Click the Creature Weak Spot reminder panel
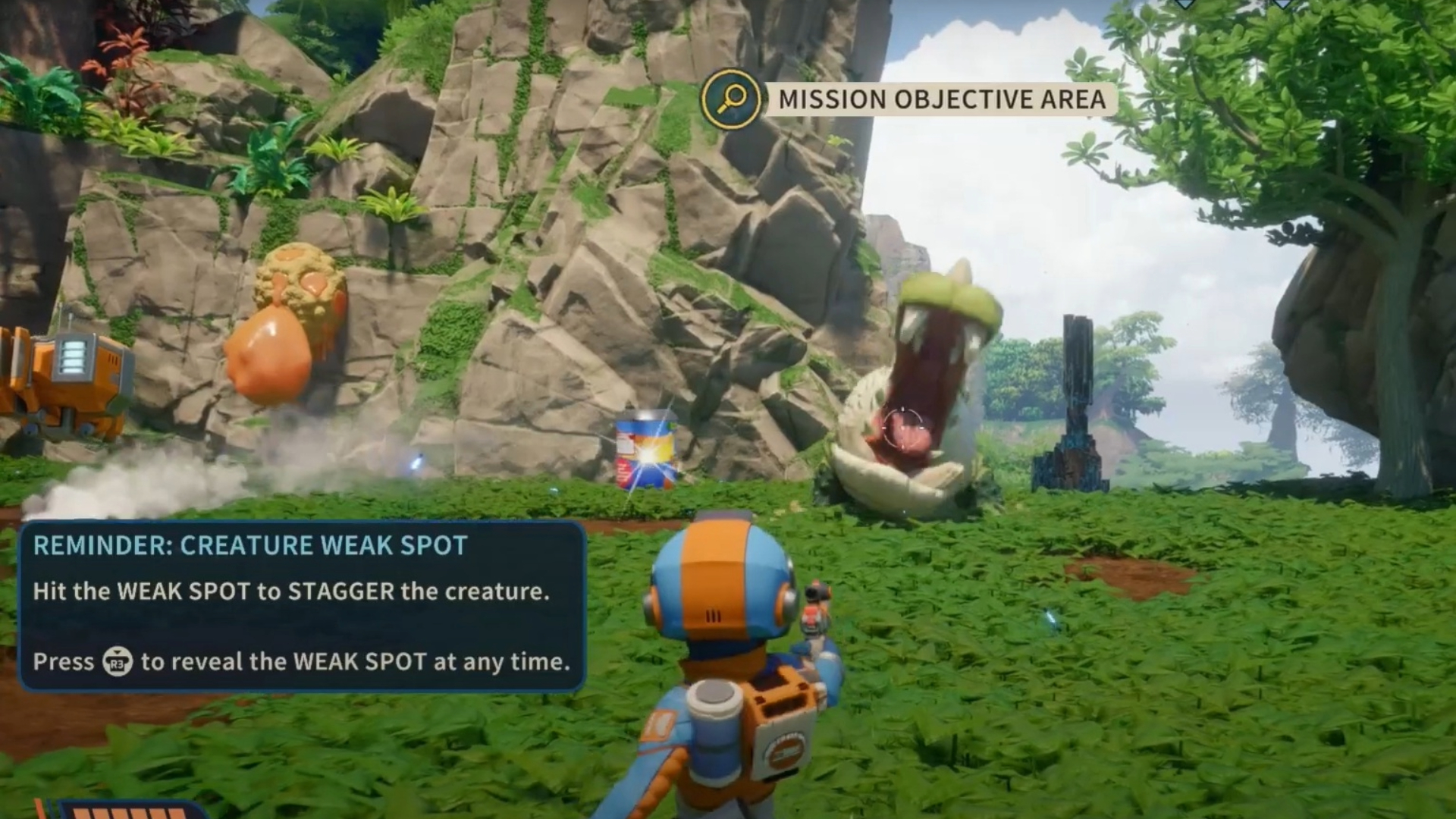Image resolution: width=1456 pixels, height=819 pixels. pyautogui.click(x=301, y=606)
